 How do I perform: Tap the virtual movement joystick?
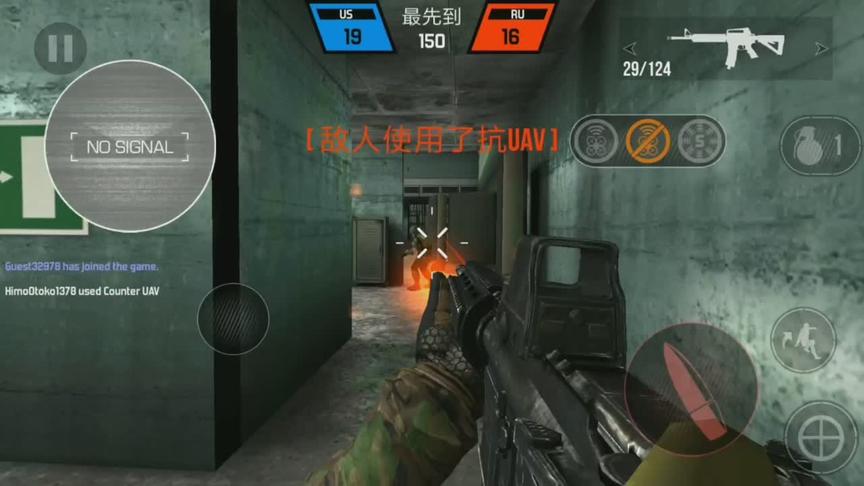[233, 319]
